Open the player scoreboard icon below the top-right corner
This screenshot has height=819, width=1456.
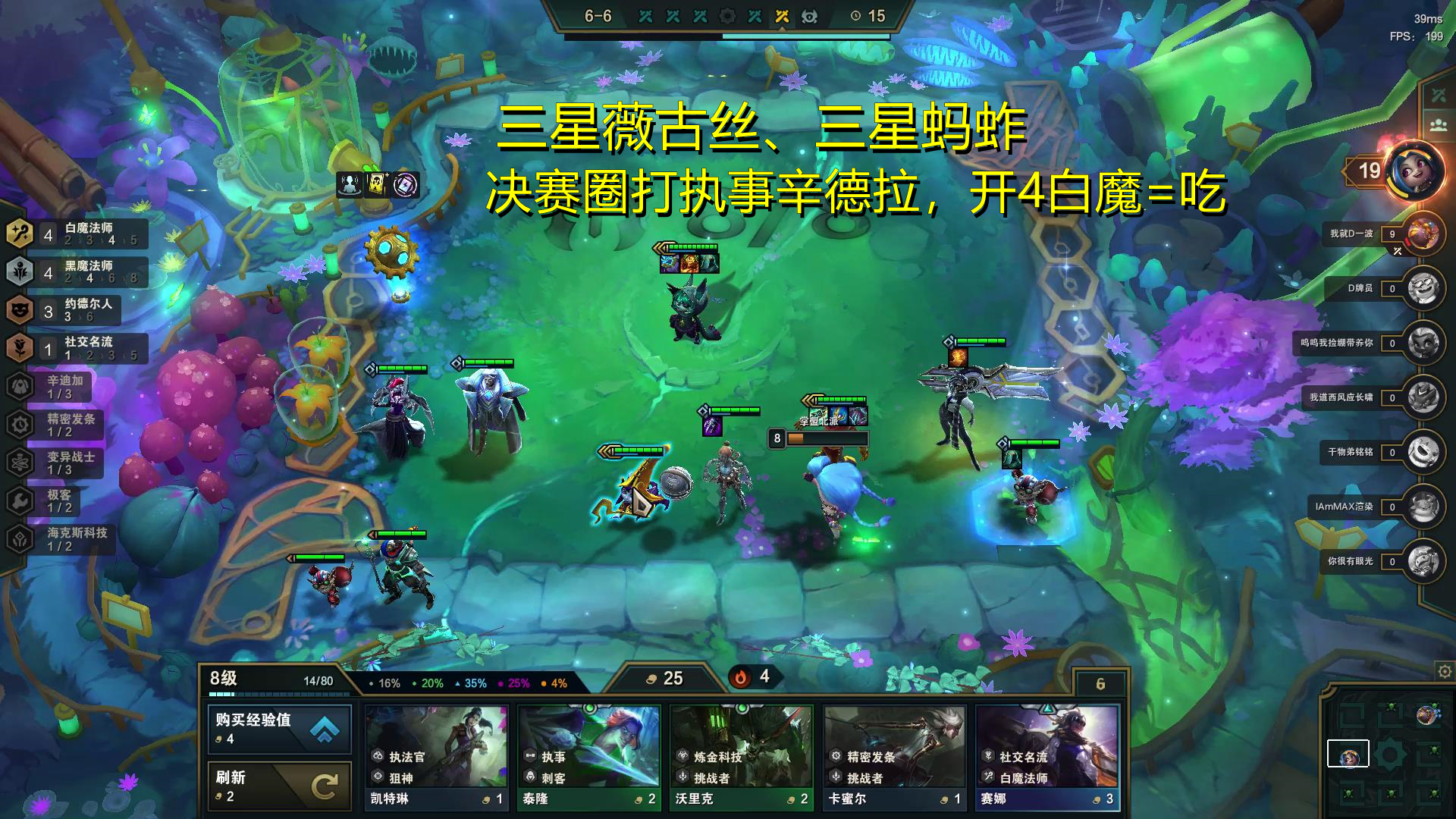[1439, 124]
